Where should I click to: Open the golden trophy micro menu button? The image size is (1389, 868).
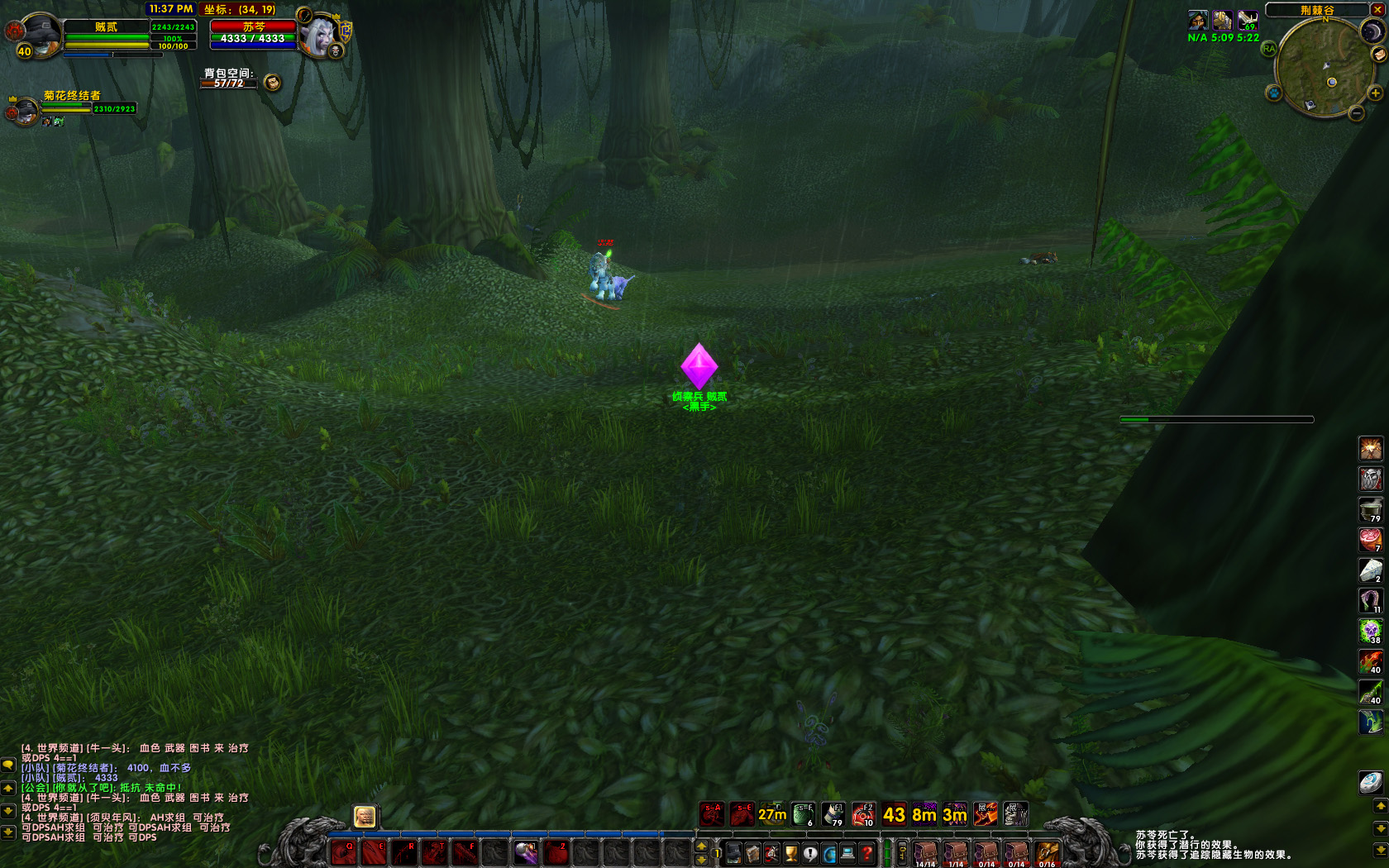[791, 853]
